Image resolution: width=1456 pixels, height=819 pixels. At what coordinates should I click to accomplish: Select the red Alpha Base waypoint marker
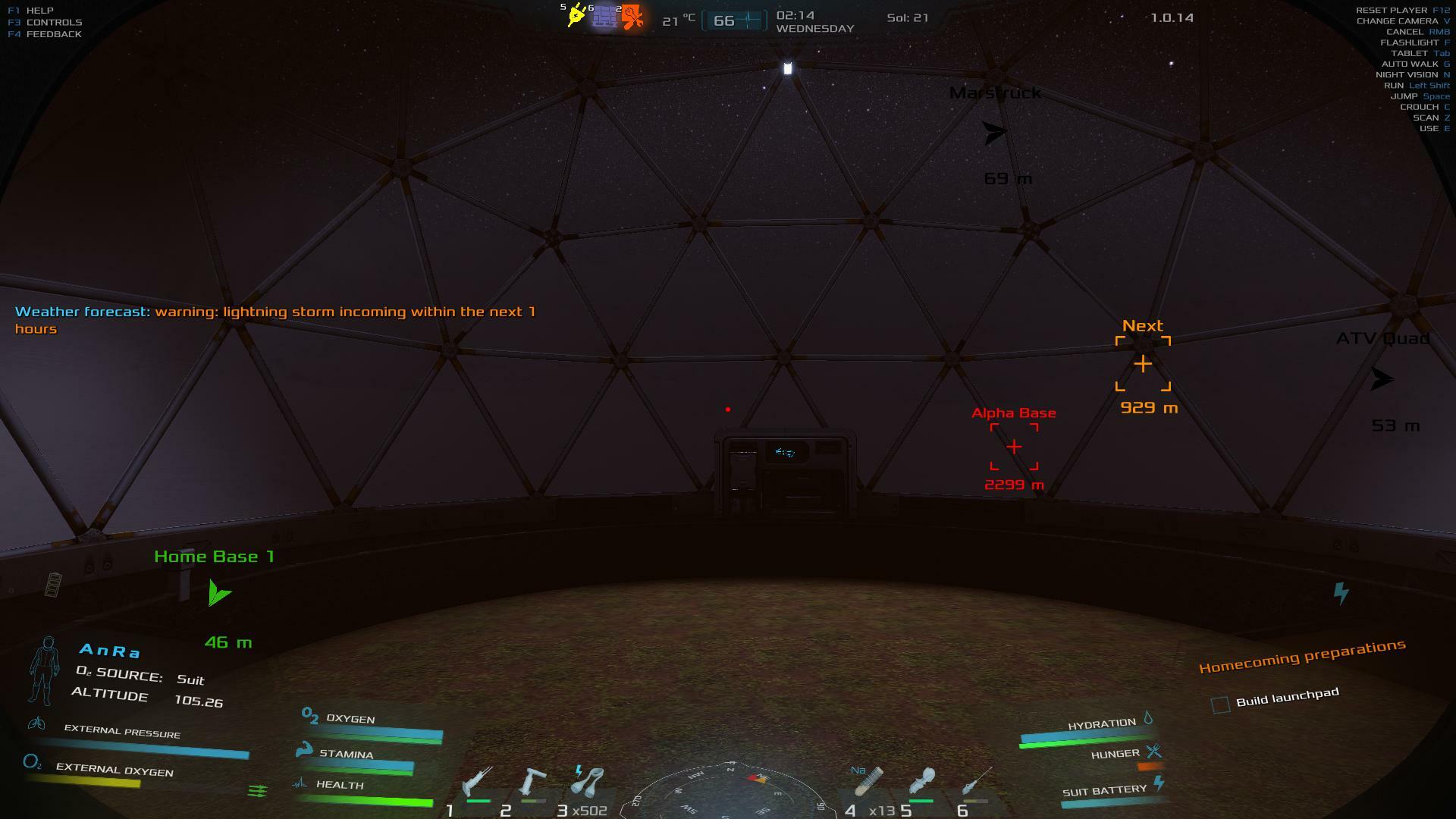1014,447
